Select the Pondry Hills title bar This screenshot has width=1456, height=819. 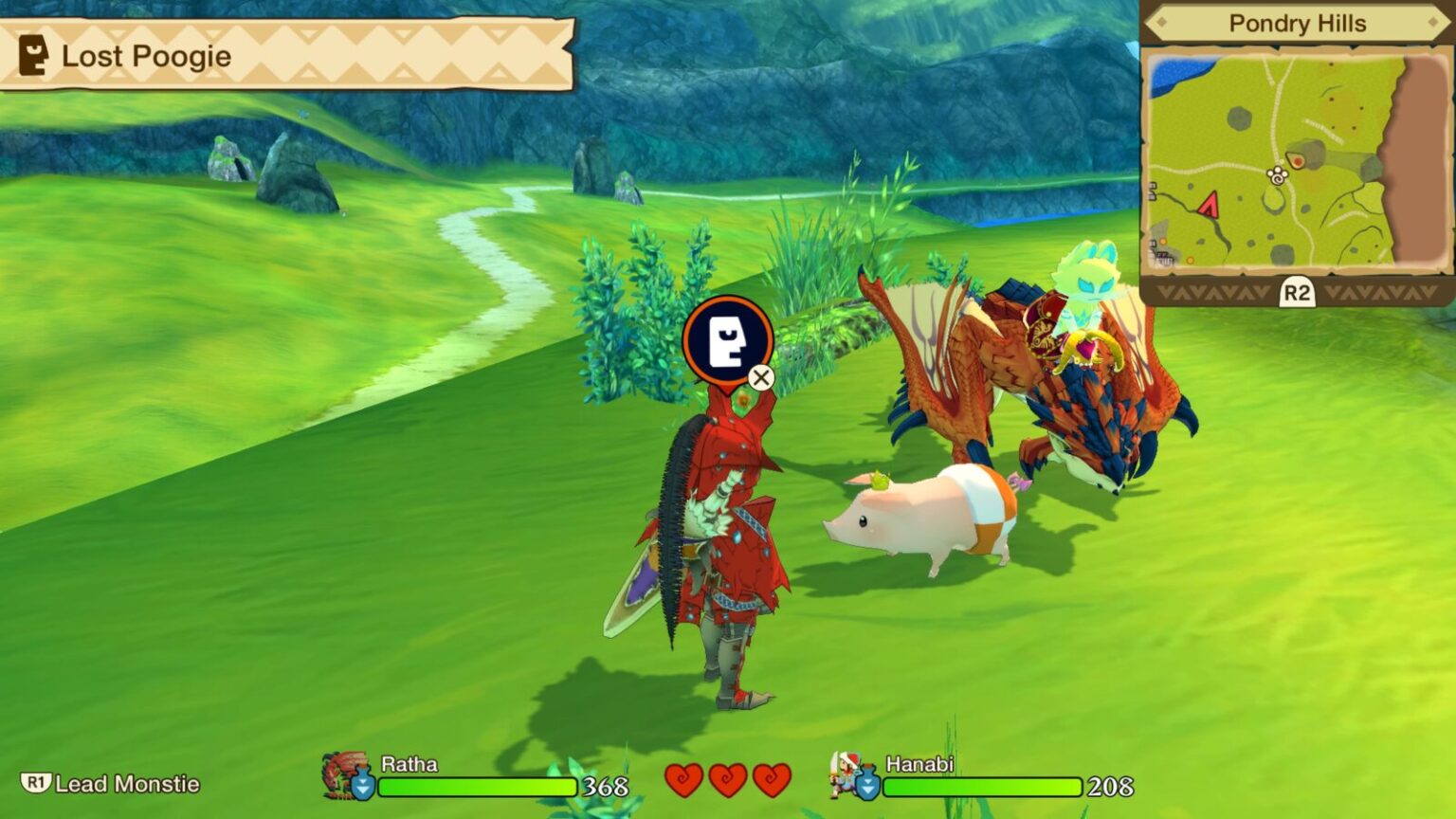point(1297,24)
